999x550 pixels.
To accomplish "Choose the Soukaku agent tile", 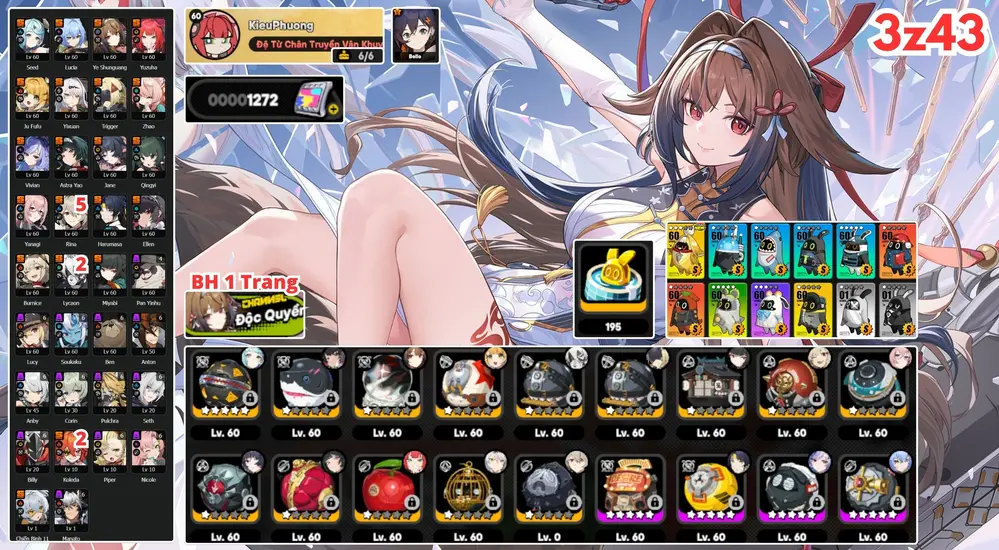I will click(71, 332).
